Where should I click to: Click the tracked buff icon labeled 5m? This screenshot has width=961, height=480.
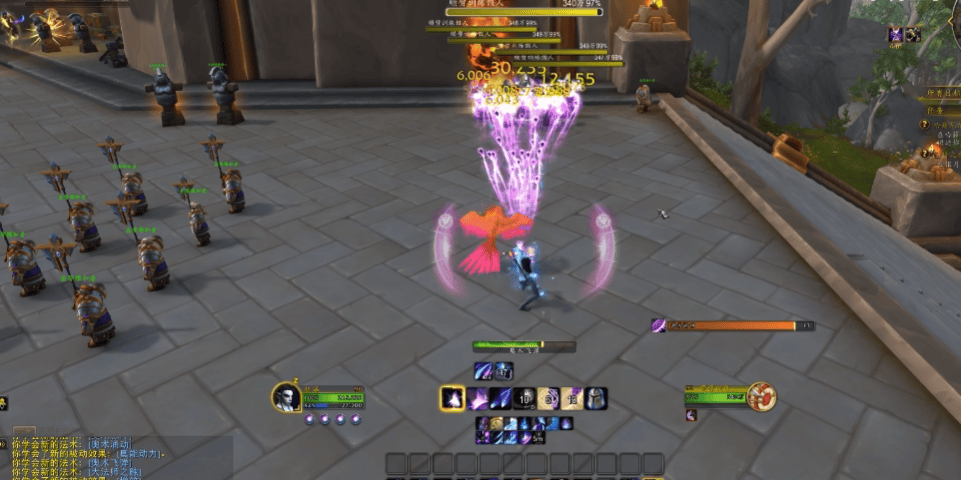coord(538,437)
